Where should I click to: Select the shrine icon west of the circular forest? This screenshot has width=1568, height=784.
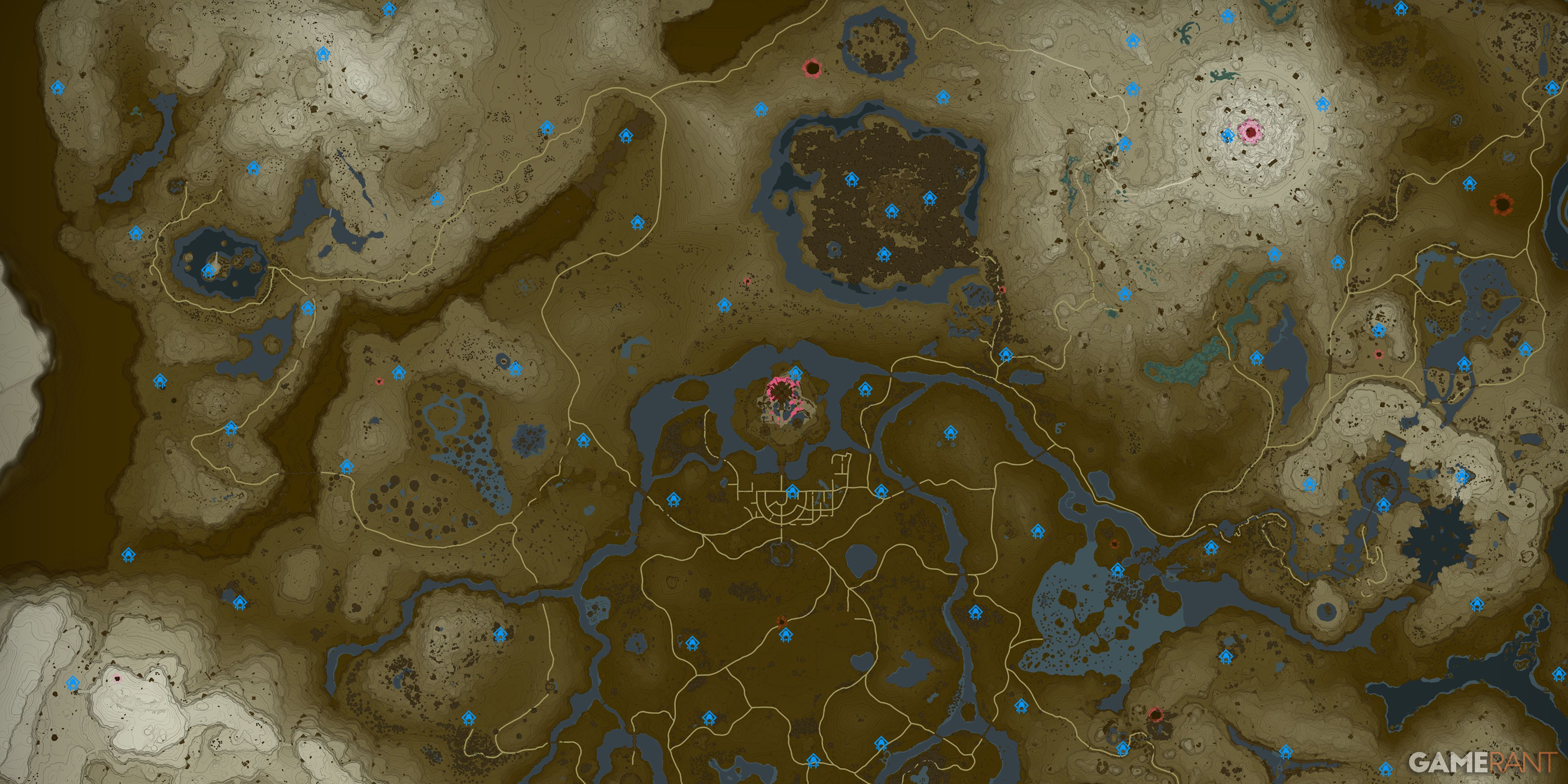[x=724, y=305]
